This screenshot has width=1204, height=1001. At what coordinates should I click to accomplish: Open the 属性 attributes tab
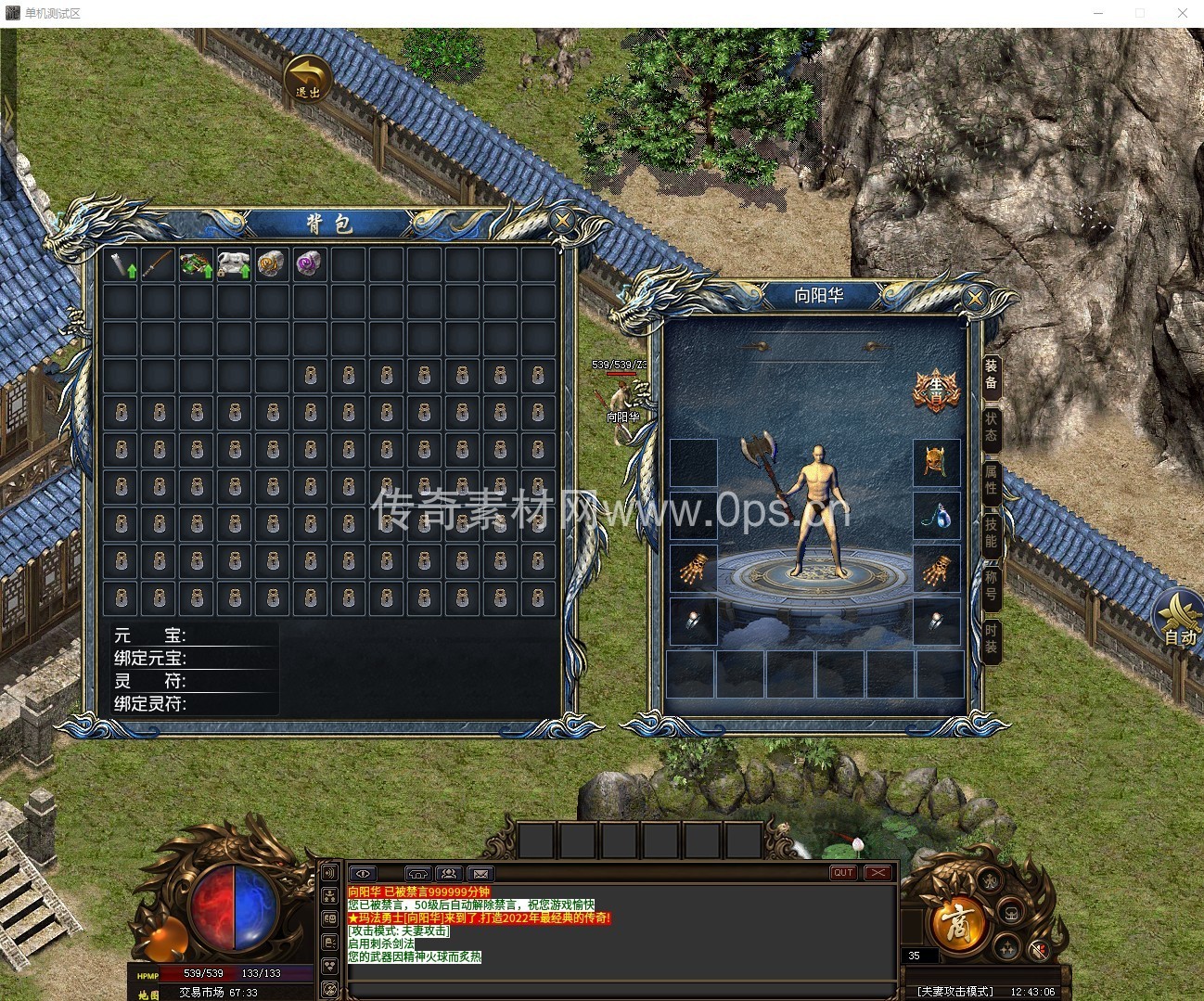coord(991,479)
